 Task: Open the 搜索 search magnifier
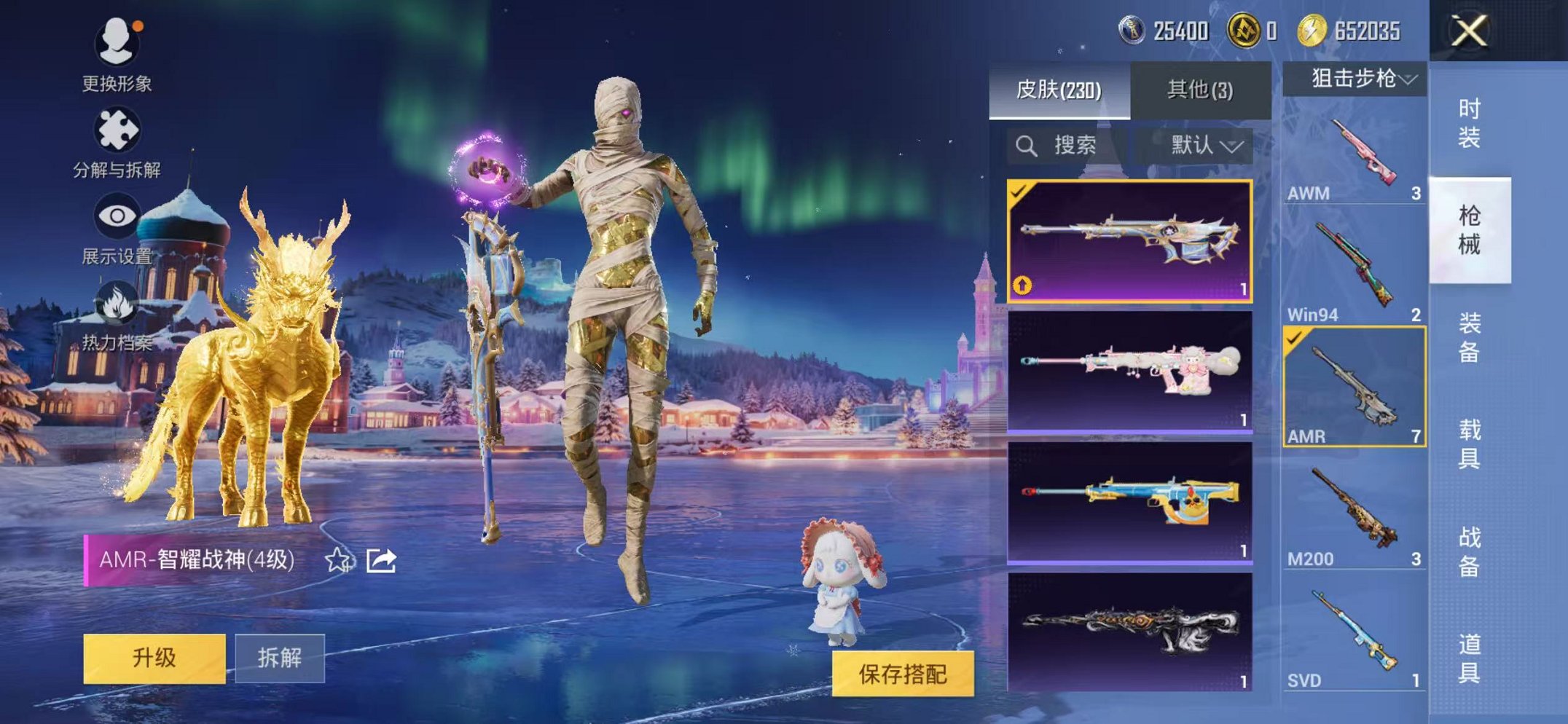click(x=1028, y=145)
